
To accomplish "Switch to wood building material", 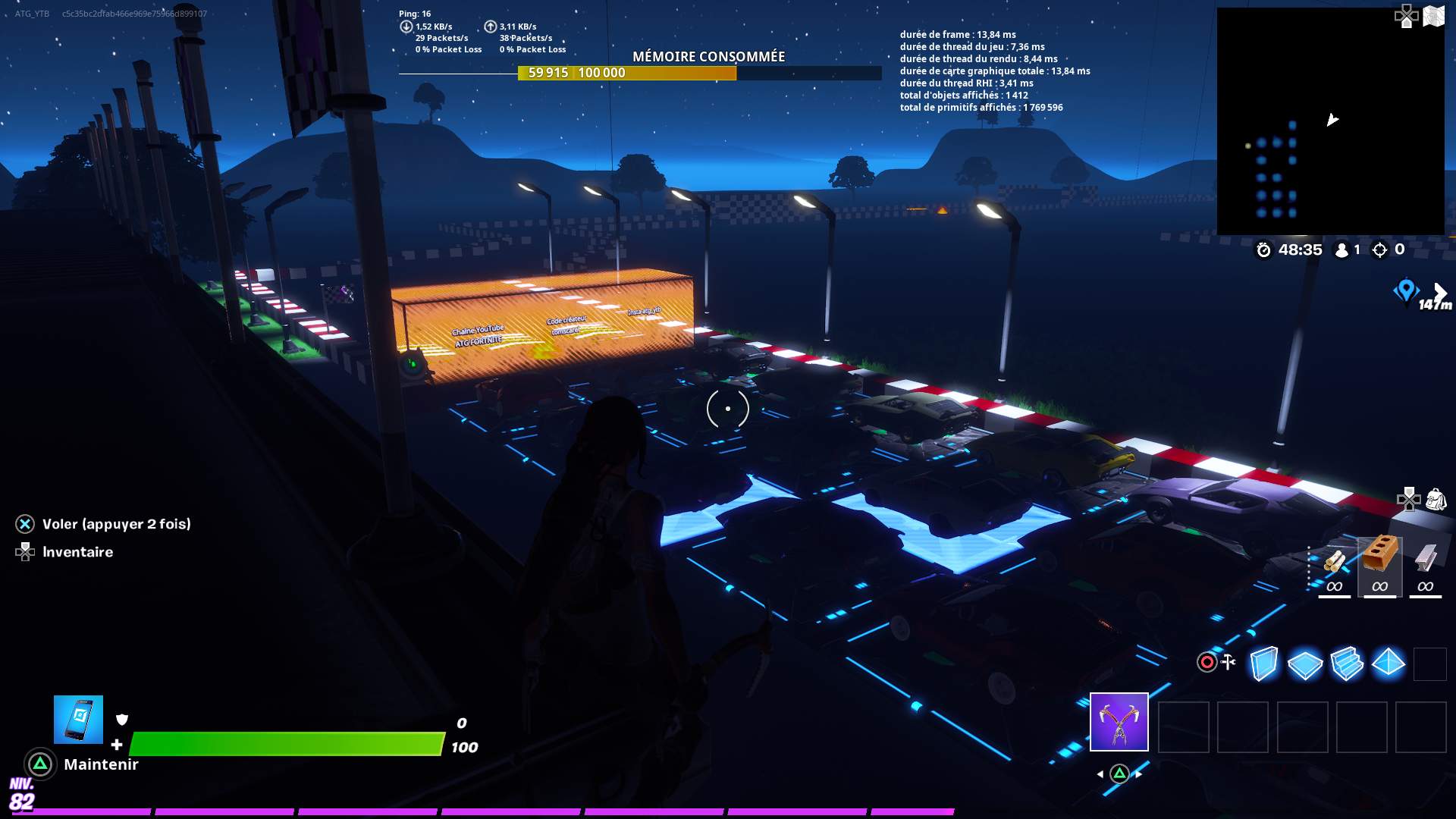I will [x=1335, y=563].
